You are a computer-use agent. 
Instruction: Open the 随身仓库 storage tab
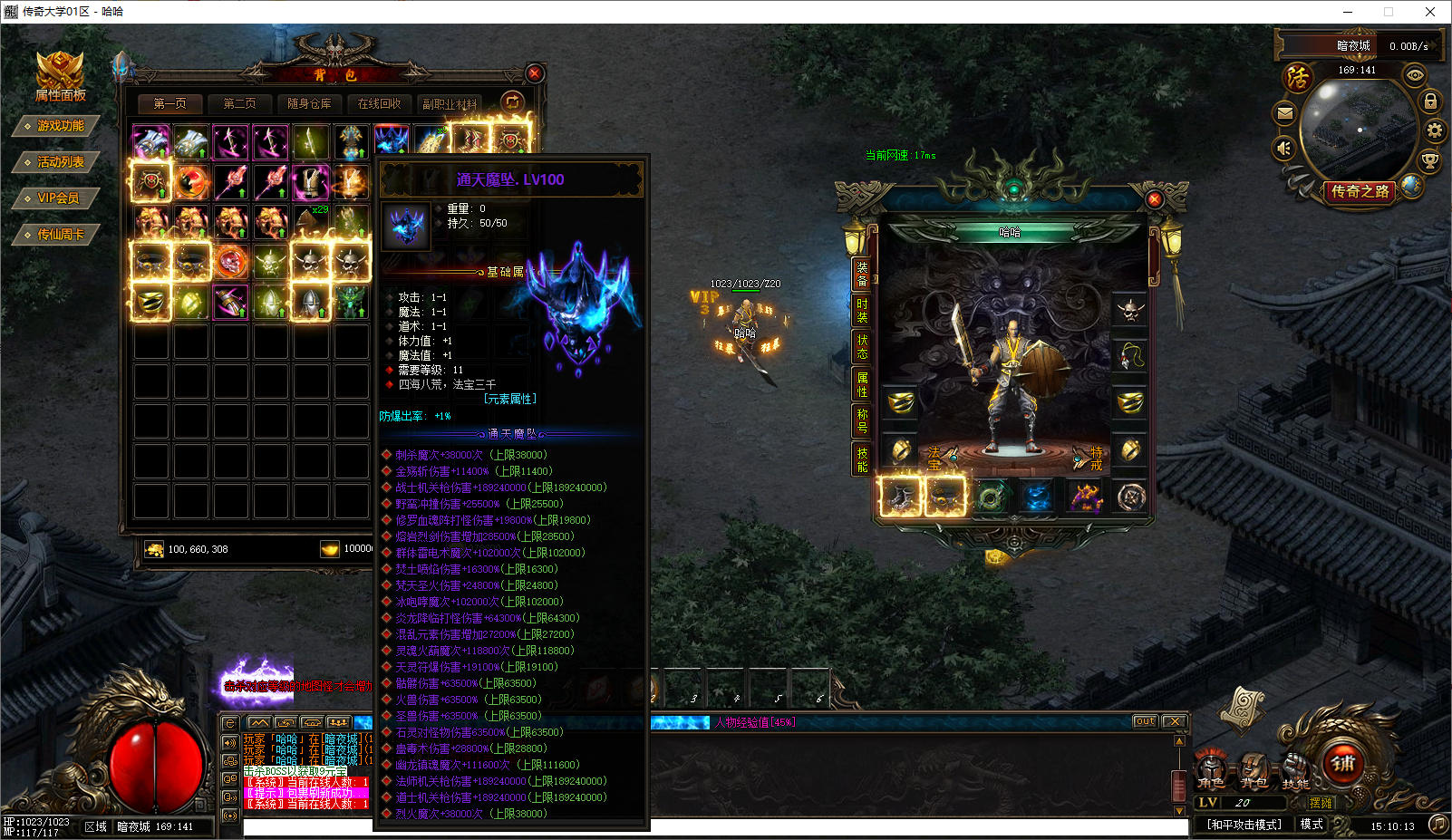tap(309, 104)
